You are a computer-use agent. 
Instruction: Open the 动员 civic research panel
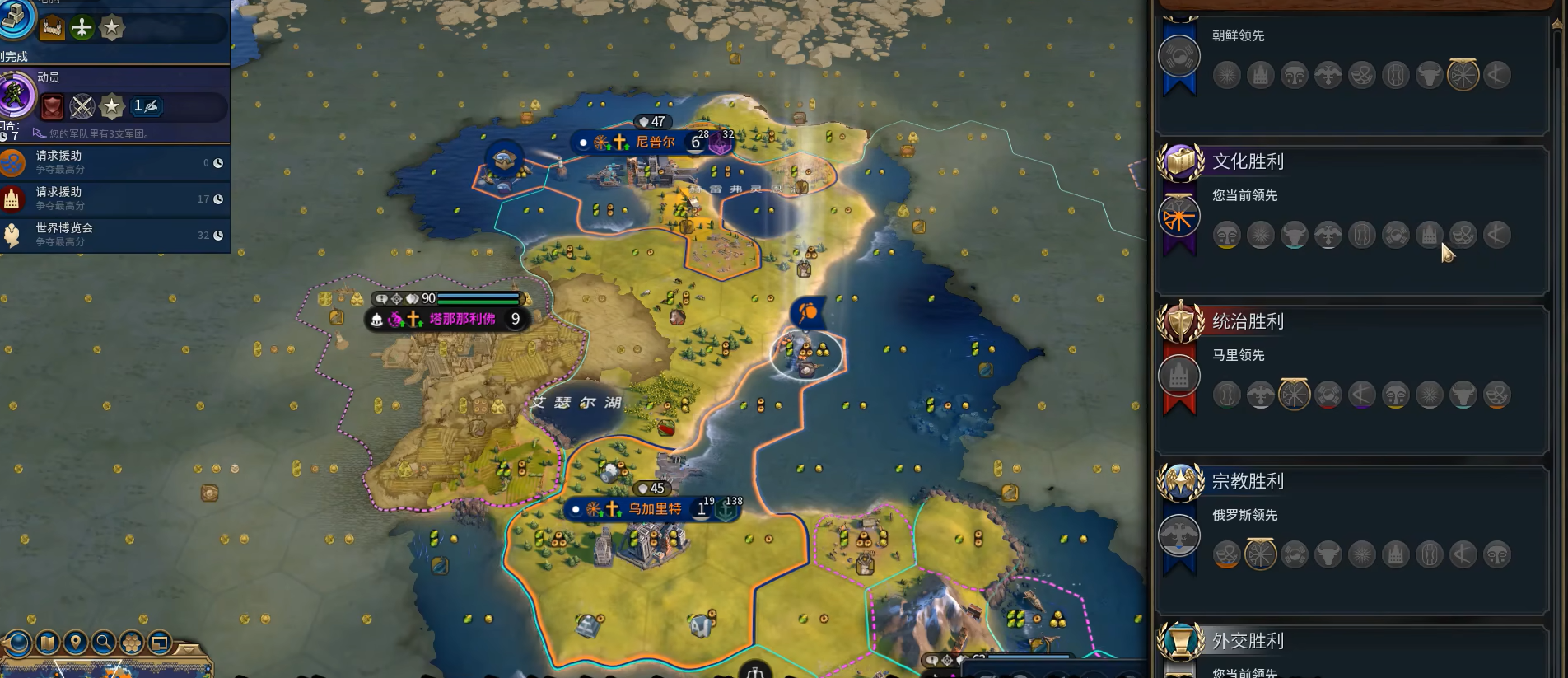click(x=18, y=94)
